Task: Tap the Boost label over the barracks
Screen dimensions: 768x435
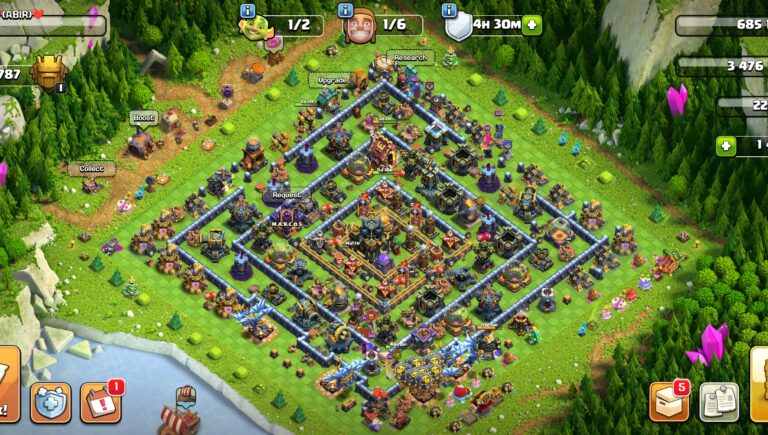Action: tap(143, 118)
